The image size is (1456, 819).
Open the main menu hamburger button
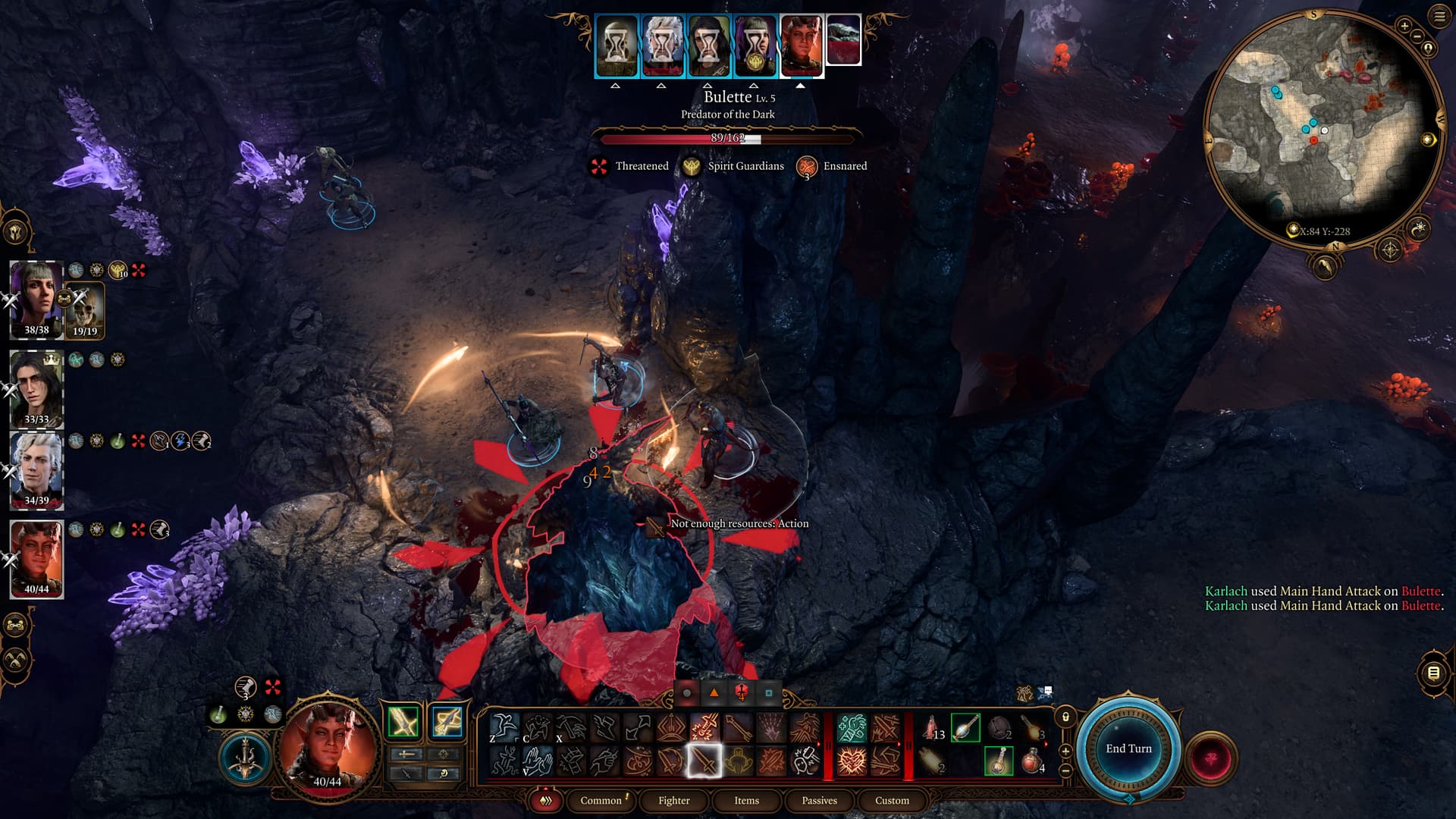(x=1439, y=17)
